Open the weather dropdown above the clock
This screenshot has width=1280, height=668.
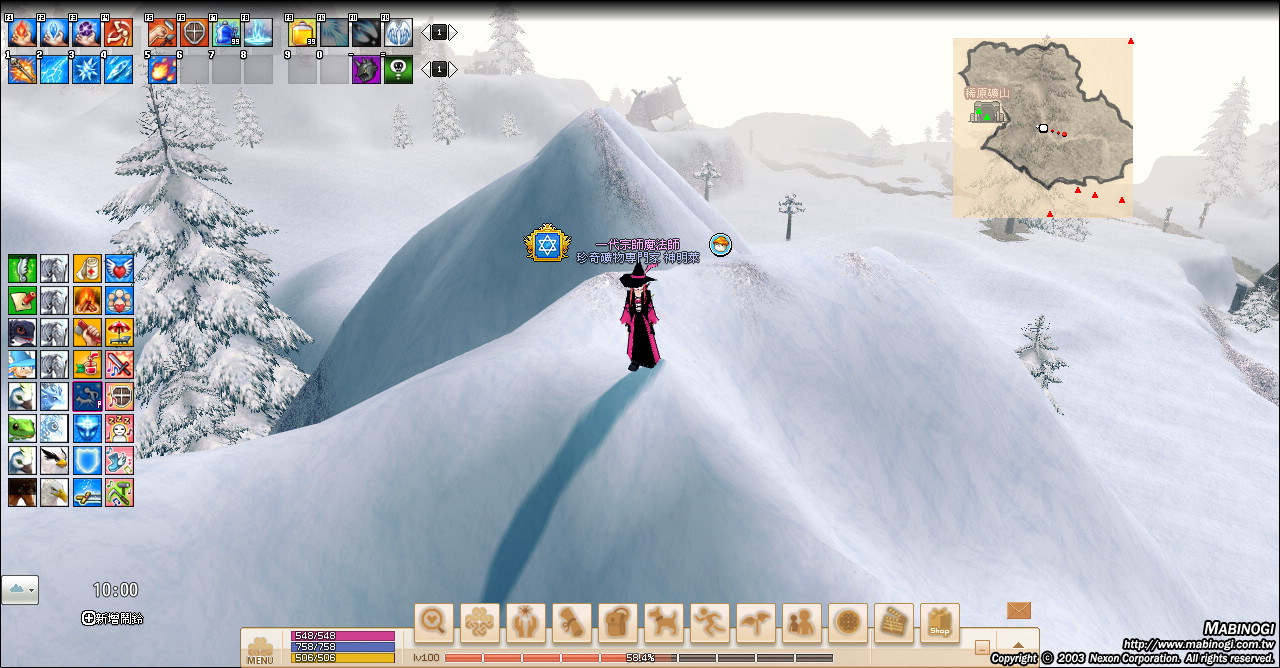[x=20, y=590]
